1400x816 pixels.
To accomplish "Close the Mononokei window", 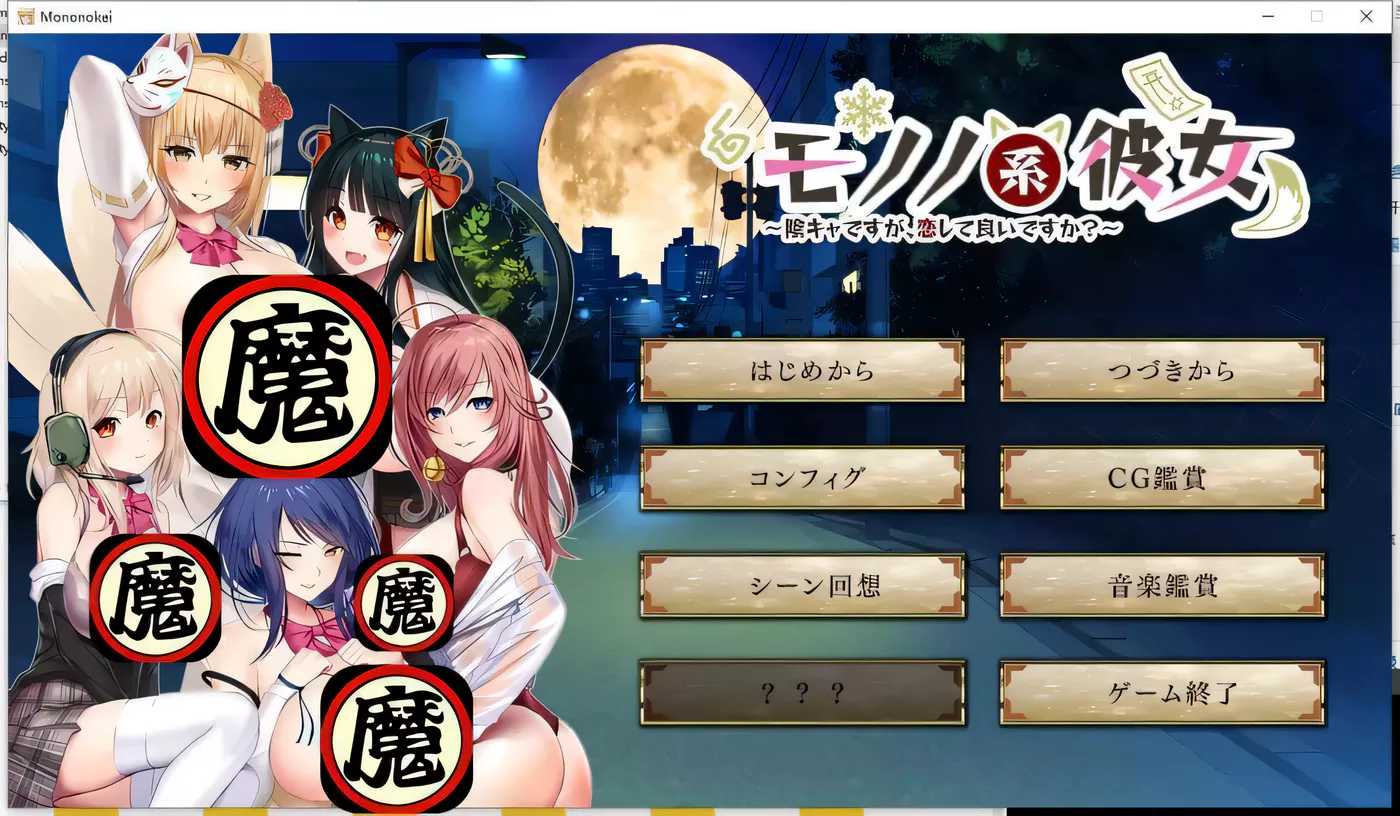I will click(x=1366, y=16).
